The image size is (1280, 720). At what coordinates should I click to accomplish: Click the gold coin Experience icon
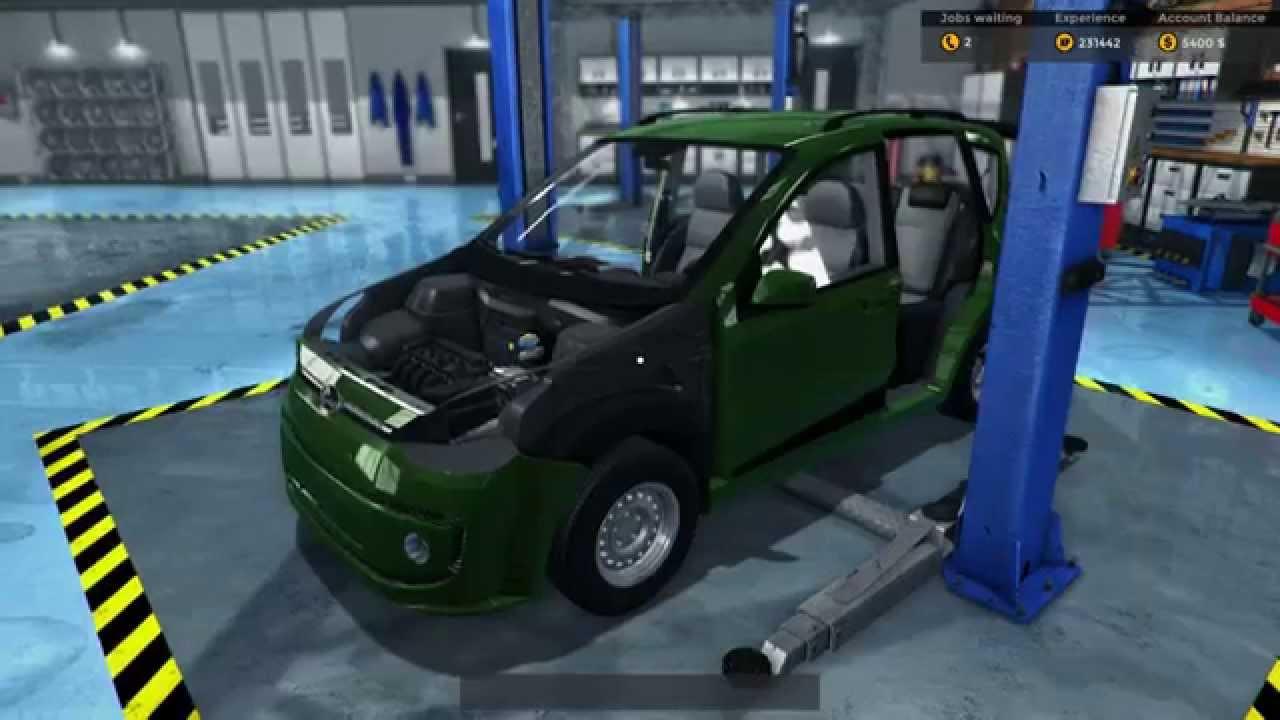point(1063,41)
